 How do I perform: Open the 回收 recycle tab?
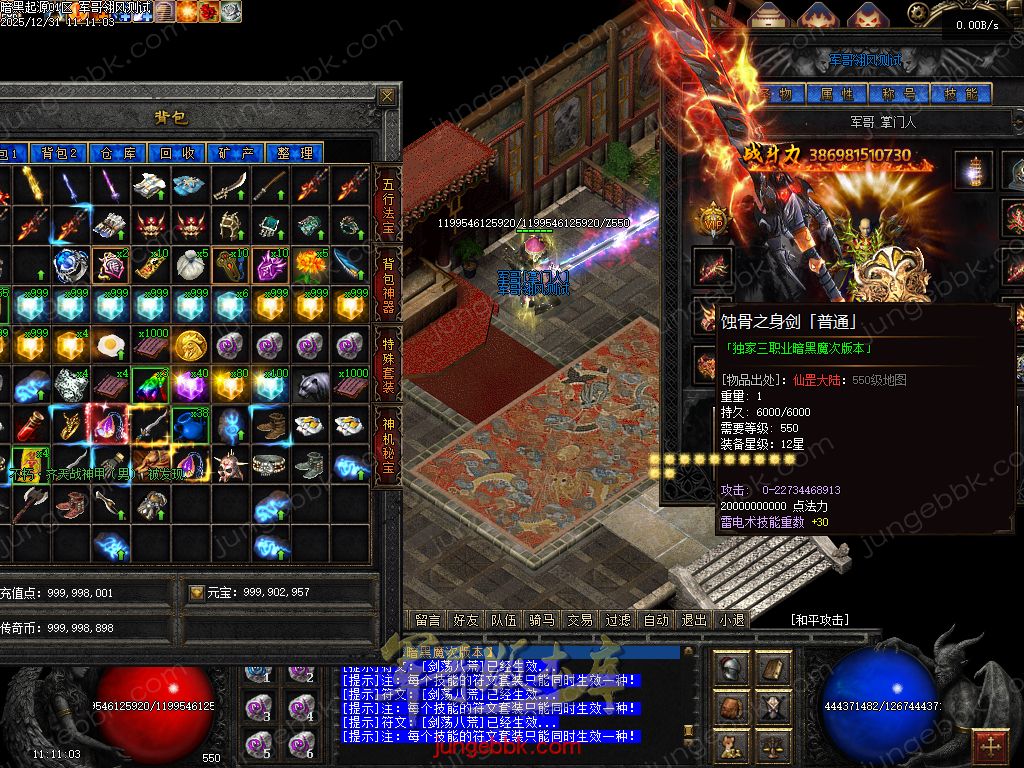tap(177, 153)
